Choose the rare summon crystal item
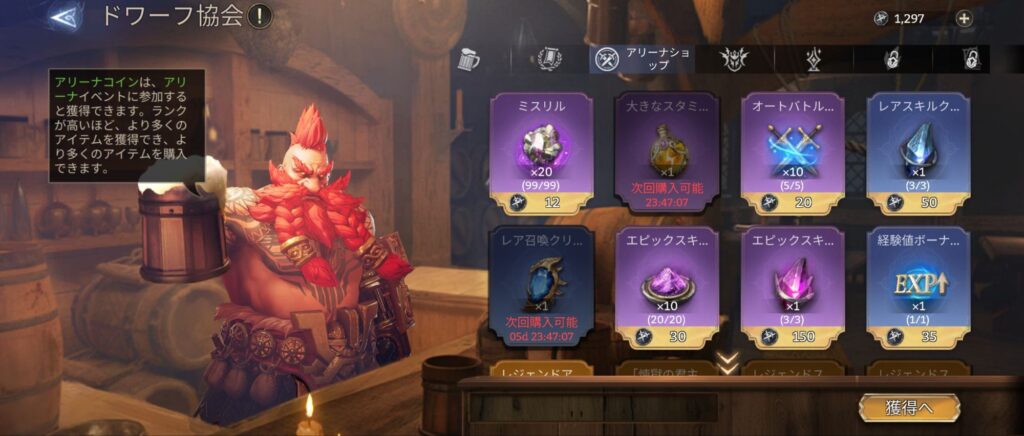 click(542, 285)
